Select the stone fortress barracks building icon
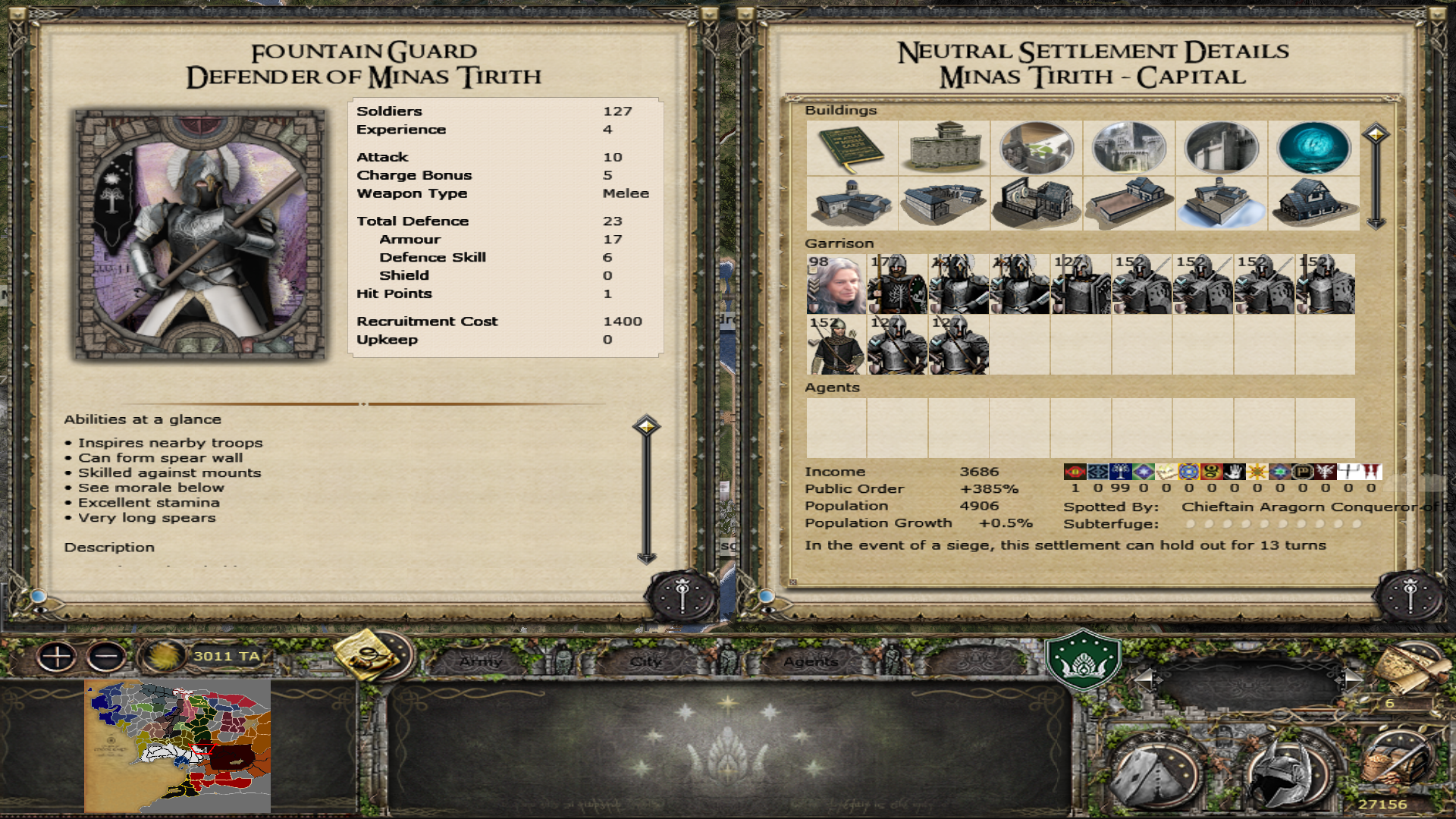This screenshot has height=819, width=1456. click(943, 148)
